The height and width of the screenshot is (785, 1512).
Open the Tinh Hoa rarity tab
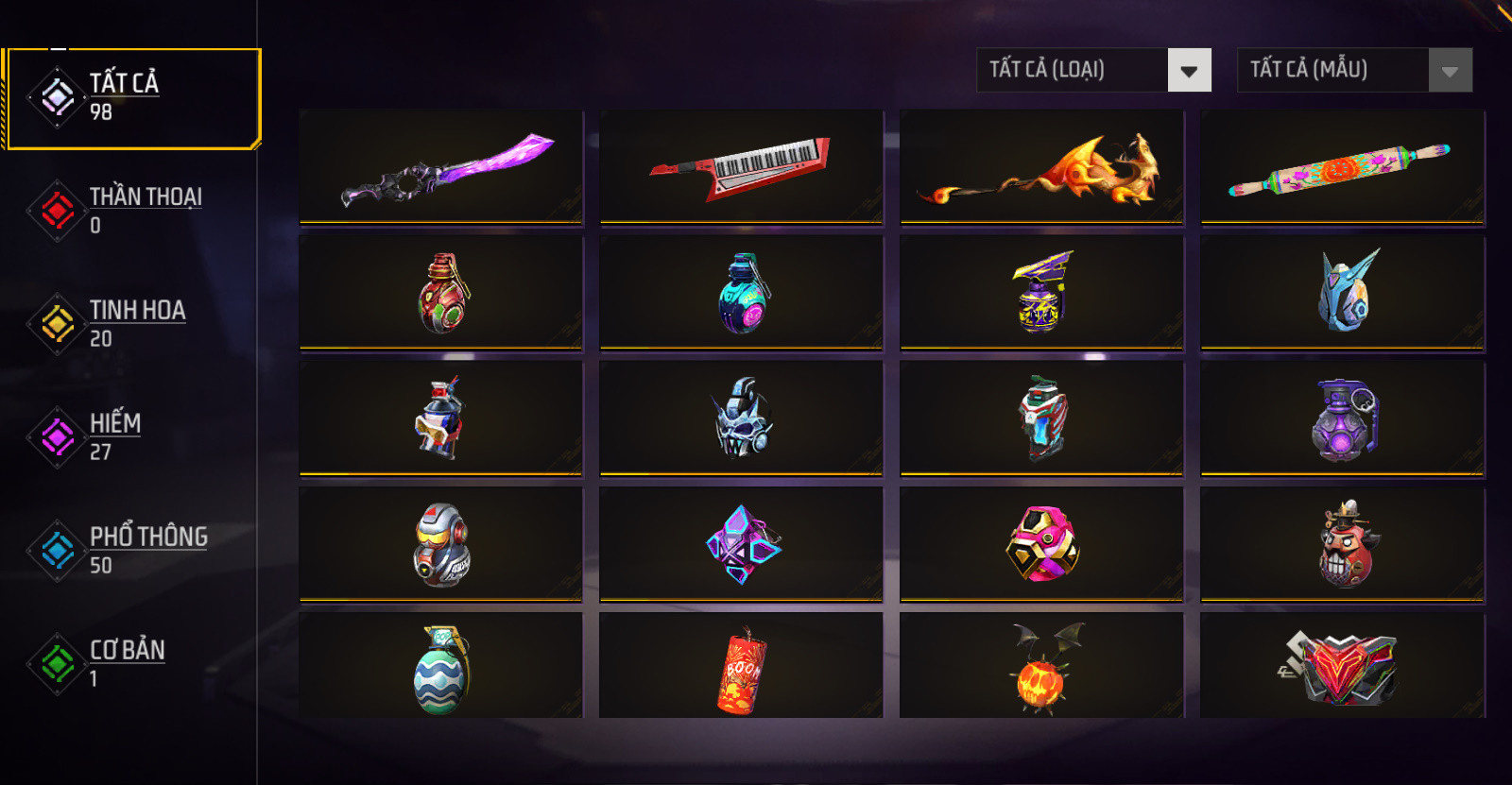[130, 323]
